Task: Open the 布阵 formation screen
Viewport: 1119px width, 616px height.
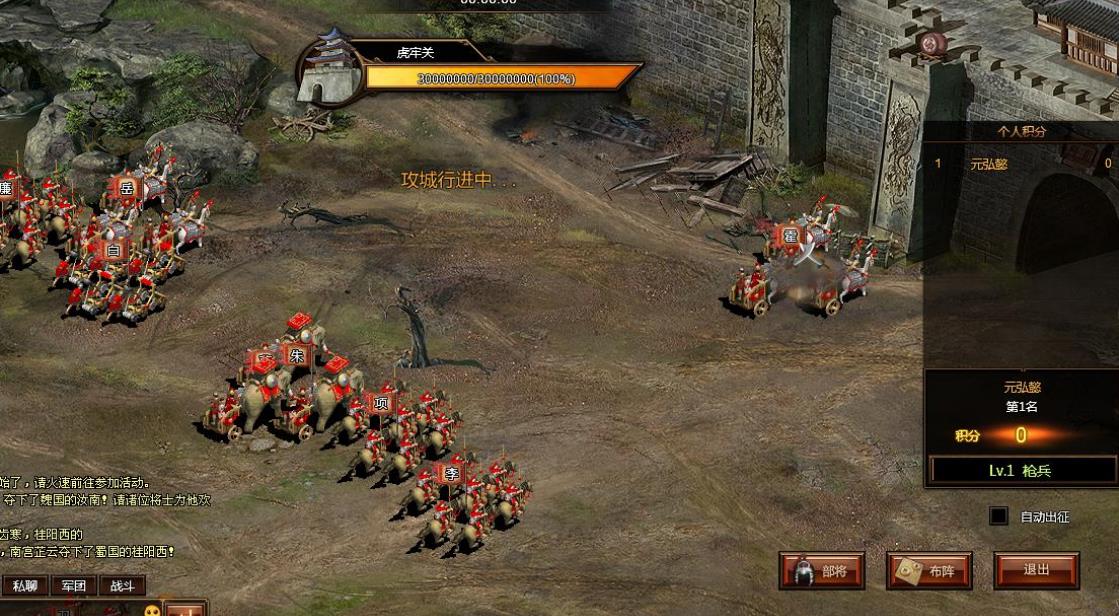Action: (929, 571)
